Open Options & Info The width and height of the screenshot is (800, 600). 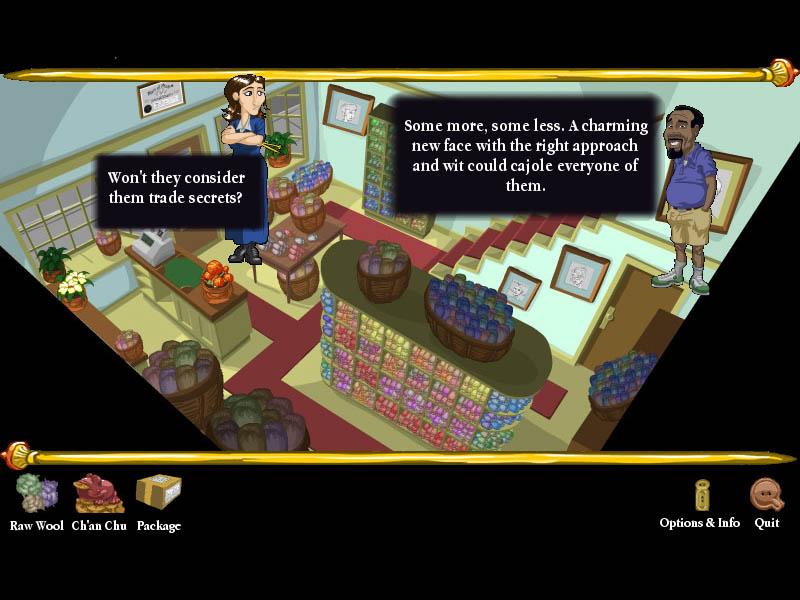coord(701,497)
